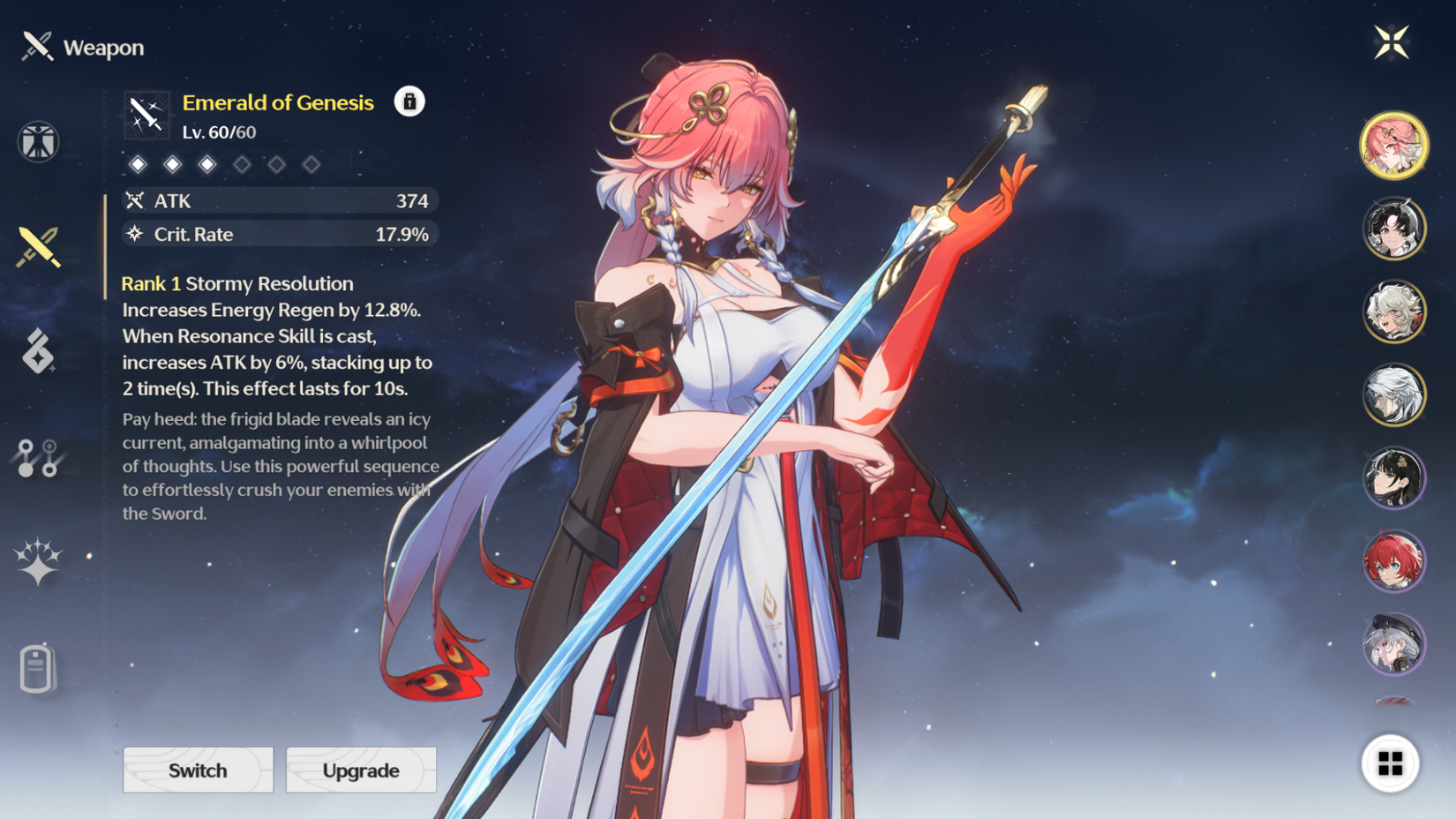The width and height of the screenshot is (1456, 819).
Task: Select the black-haired male character portrait
Action: tap(1395, 228)
